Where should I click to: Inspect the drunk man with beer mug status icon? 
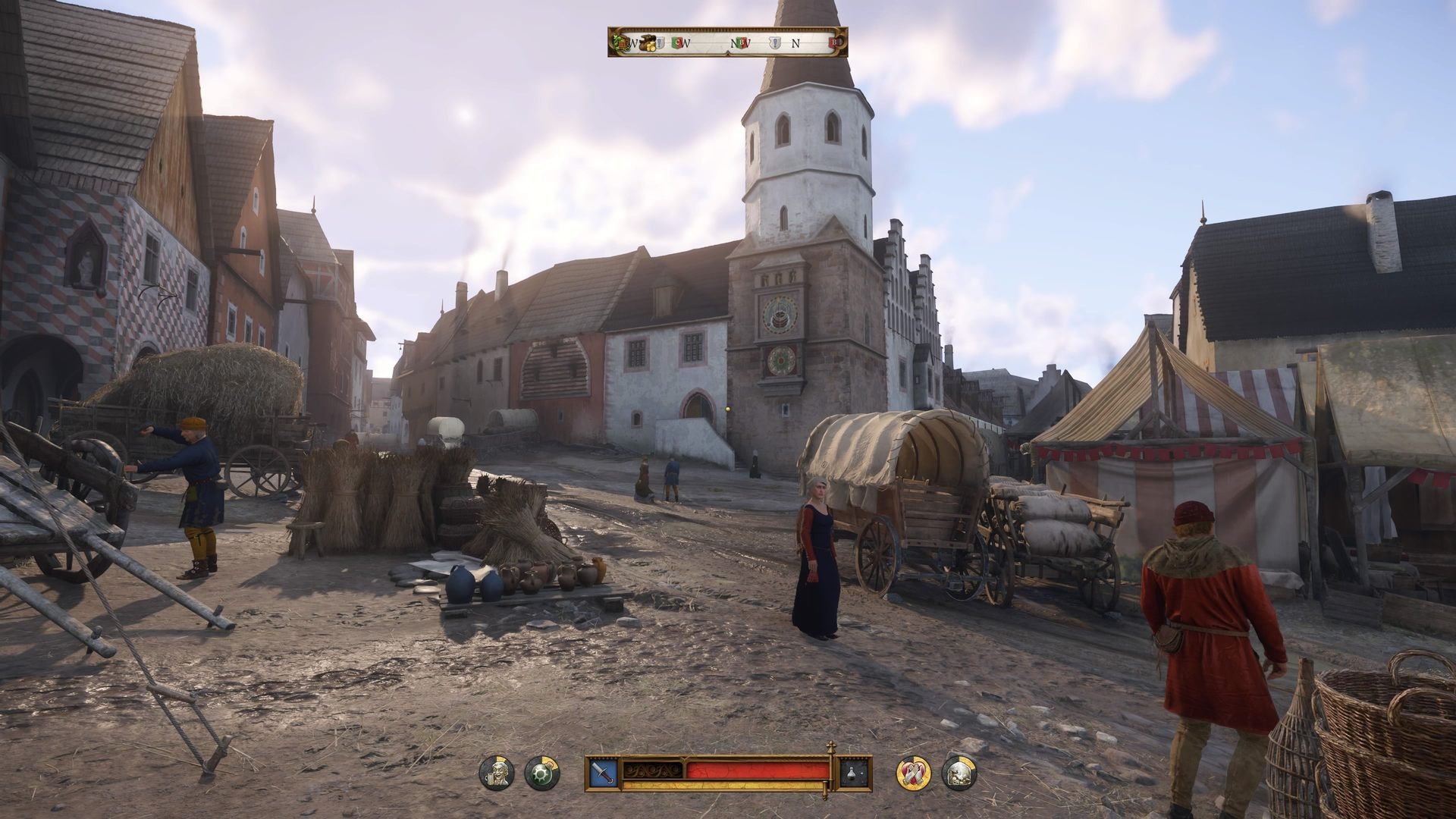tap(497, 773)
